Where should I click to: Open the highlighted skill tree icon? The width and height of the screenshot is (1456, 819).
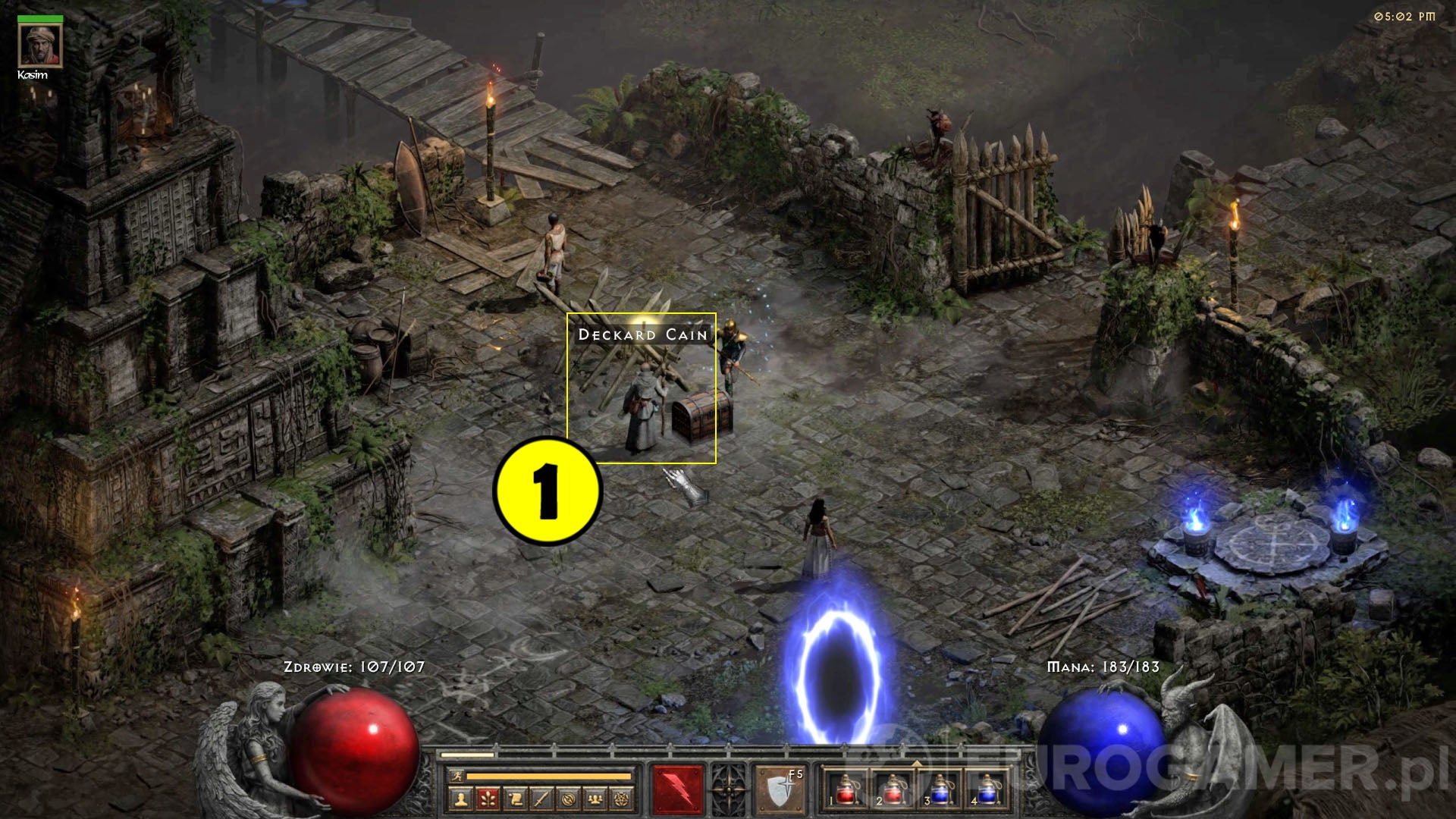coord(490,800)
